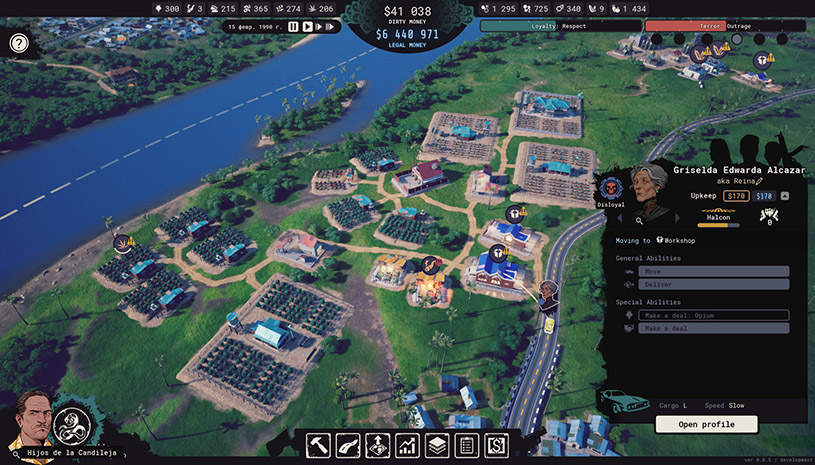
Task: Open the clipboard task list
Action: [x=465, y=445]
